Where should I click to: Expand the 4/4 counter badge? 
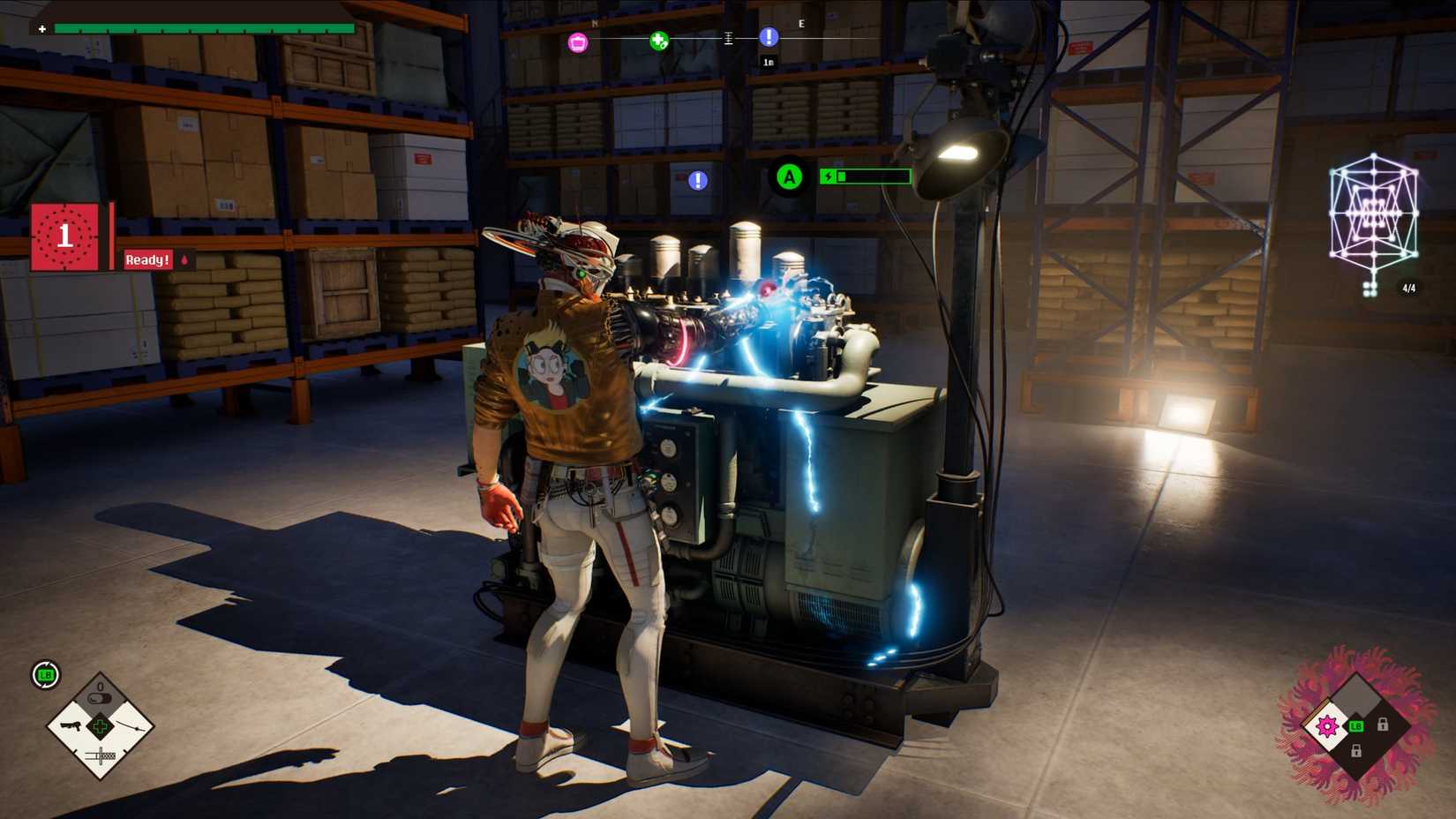click(1408, 289)
